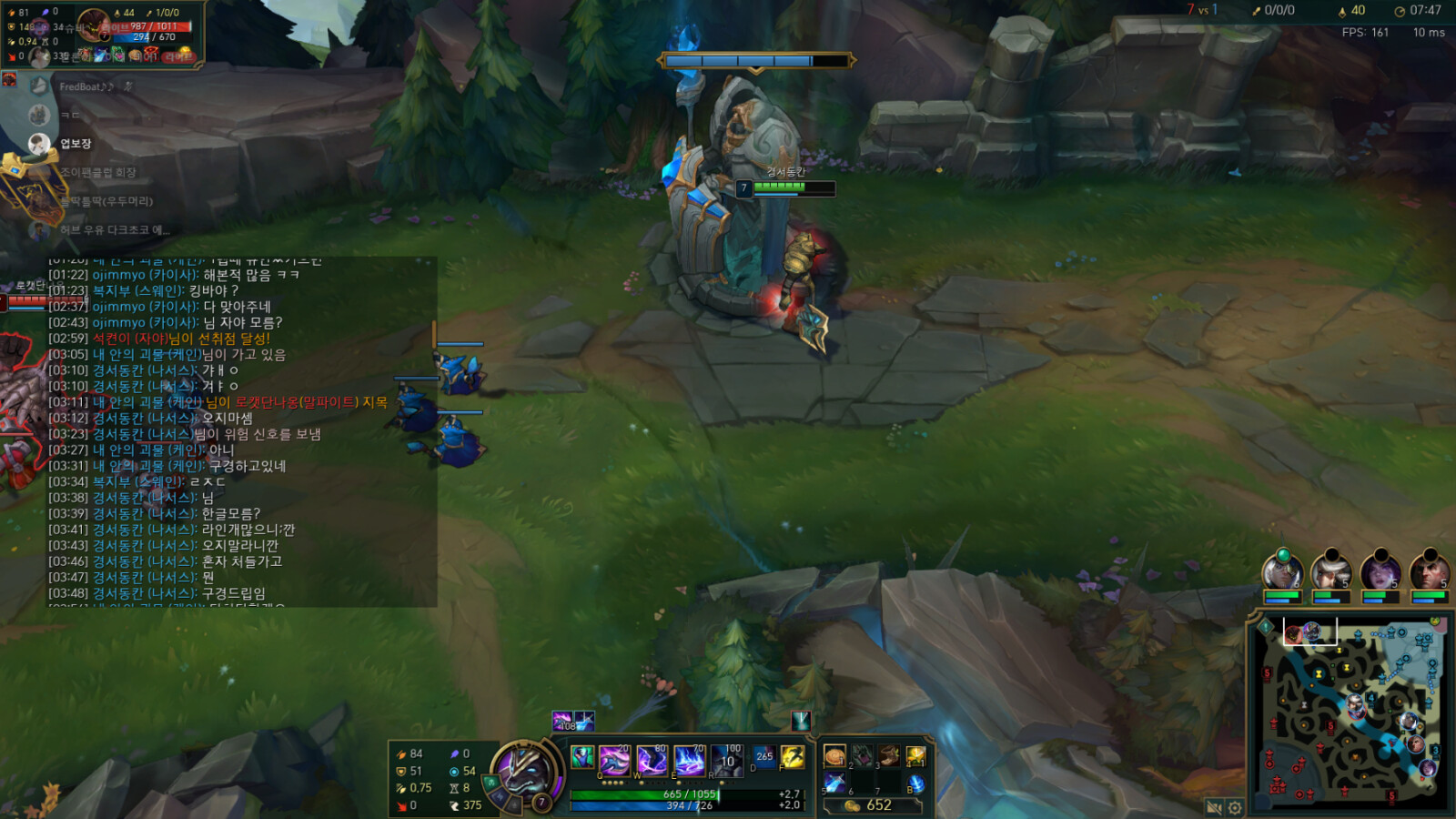Click the attack damage stat icon
This screenshot has height=819, width=1456.
coord(400,753)
